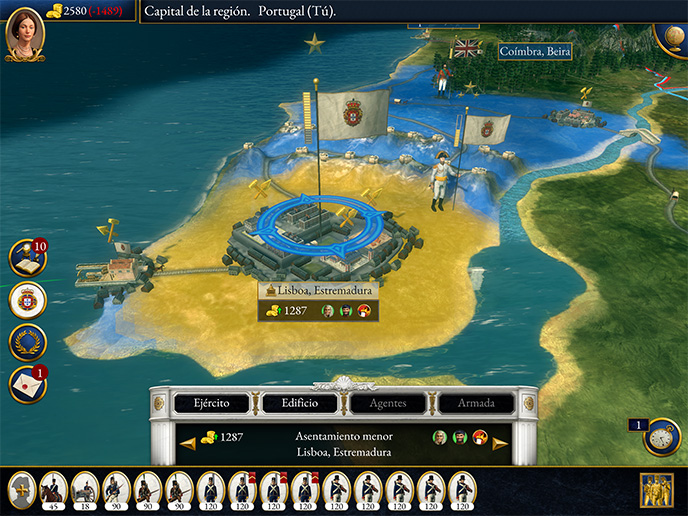Image resolution: width=688 pixels, height=516 pixels.
Task: Select the unit card numbered 18
Action: (85, 489)
